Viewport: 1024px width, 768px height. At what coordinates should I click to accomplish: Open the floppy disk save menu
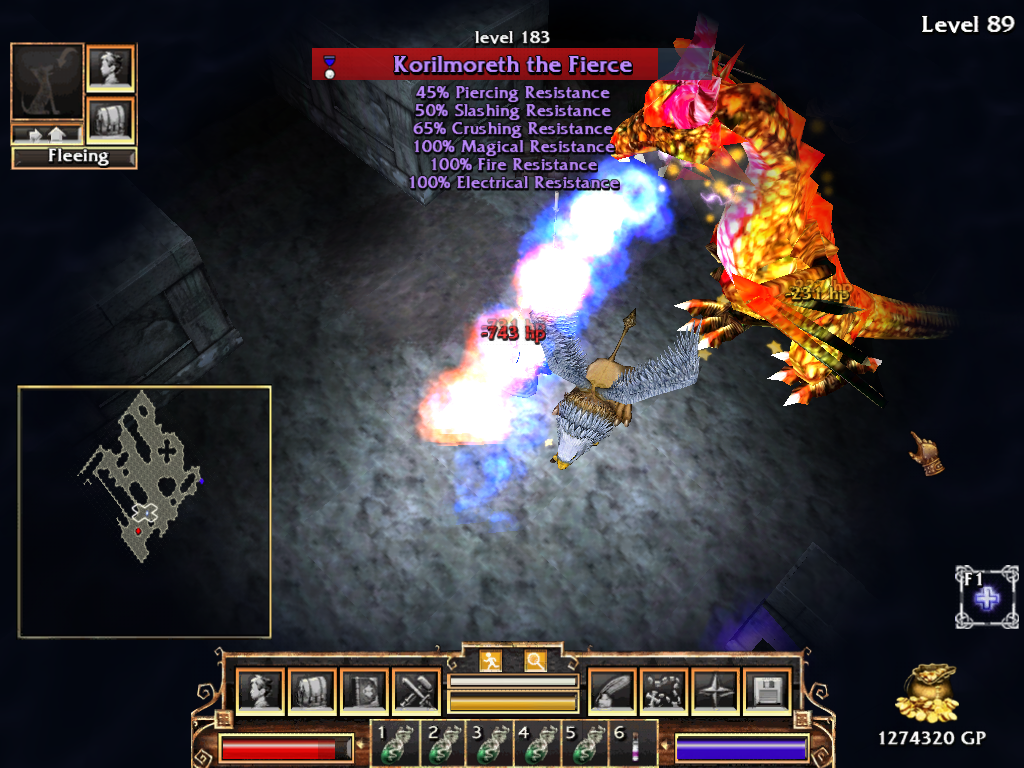tap(767, 691)
